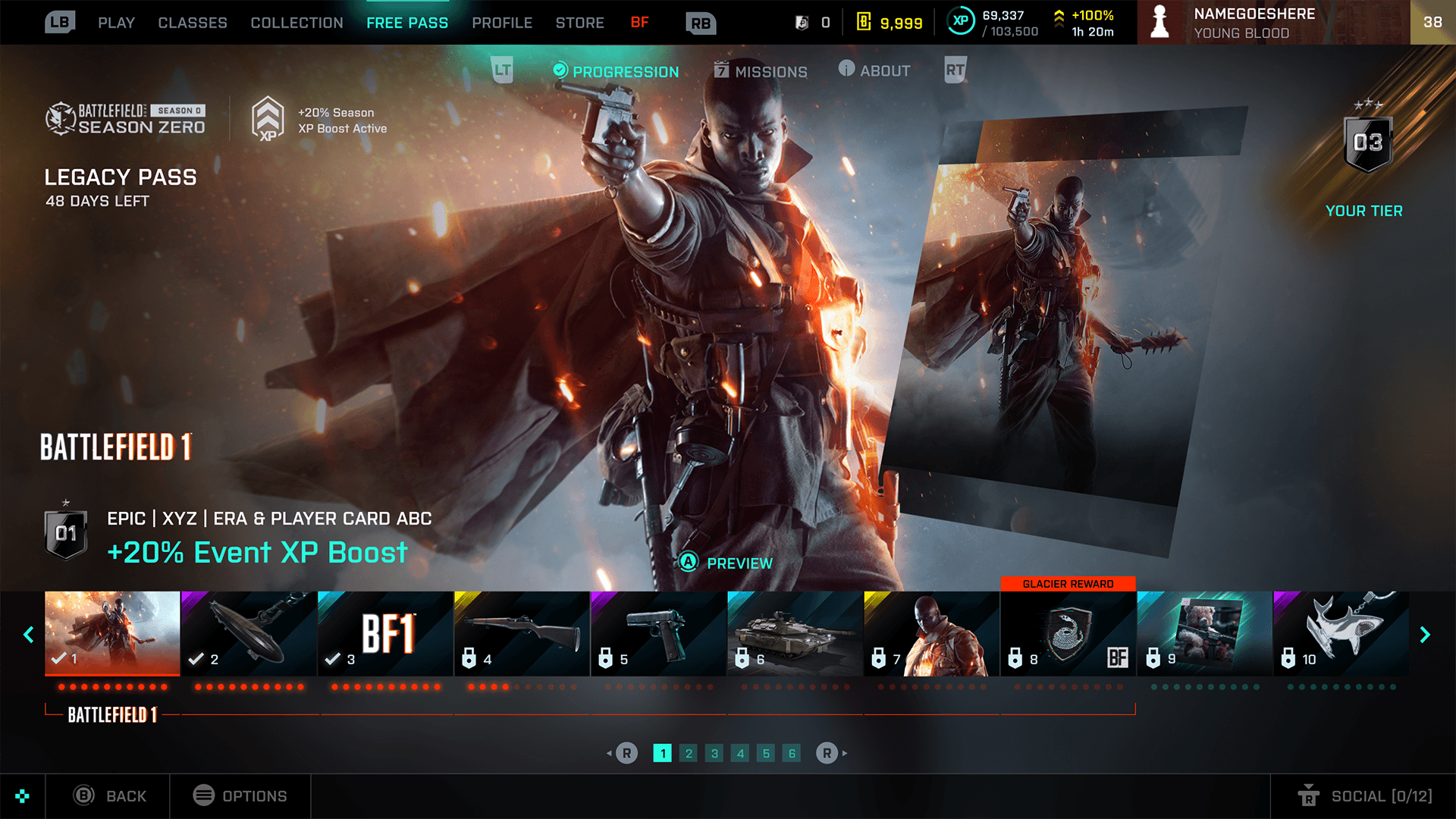
Task: Pick the locked tier 5 pistol reward
Action: 658,633
